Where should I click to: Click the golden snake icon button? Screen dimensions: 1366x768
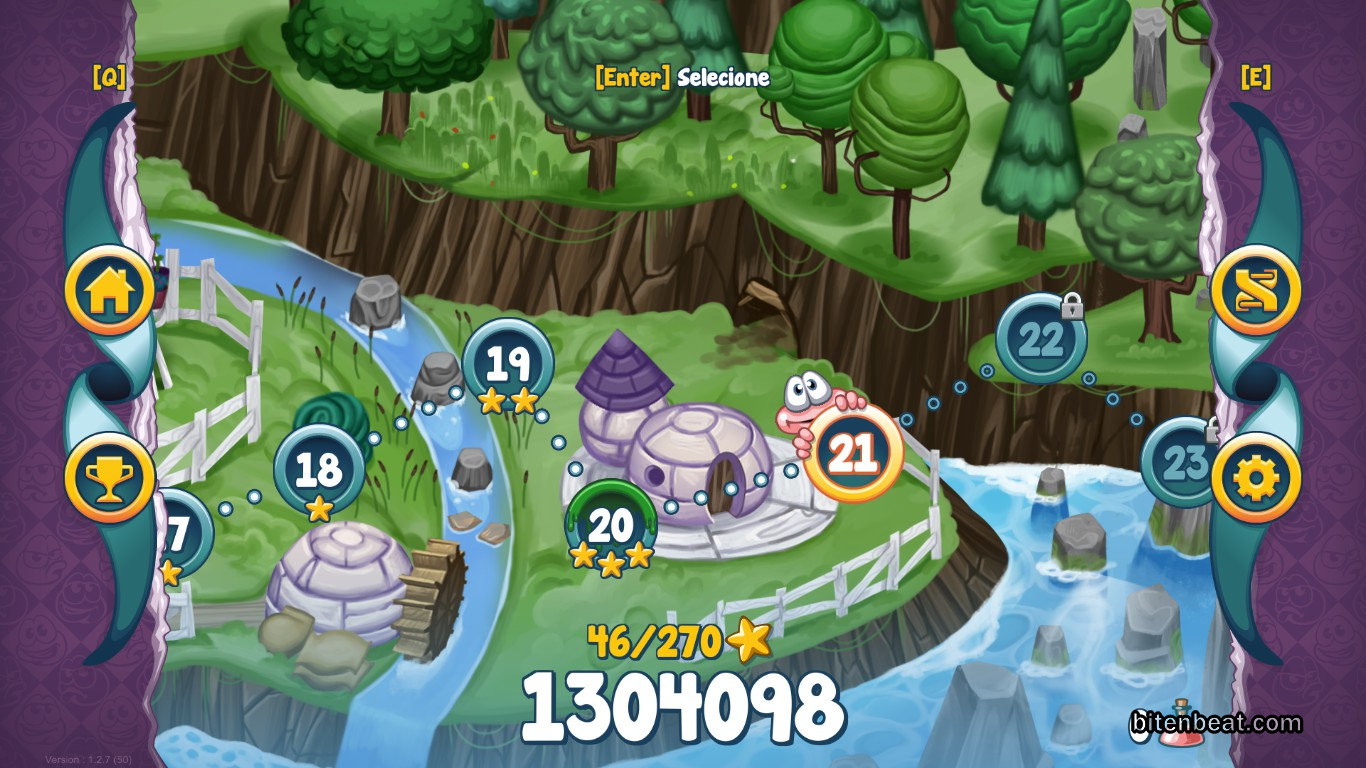pyautogui.click(x=1255, y=289)
